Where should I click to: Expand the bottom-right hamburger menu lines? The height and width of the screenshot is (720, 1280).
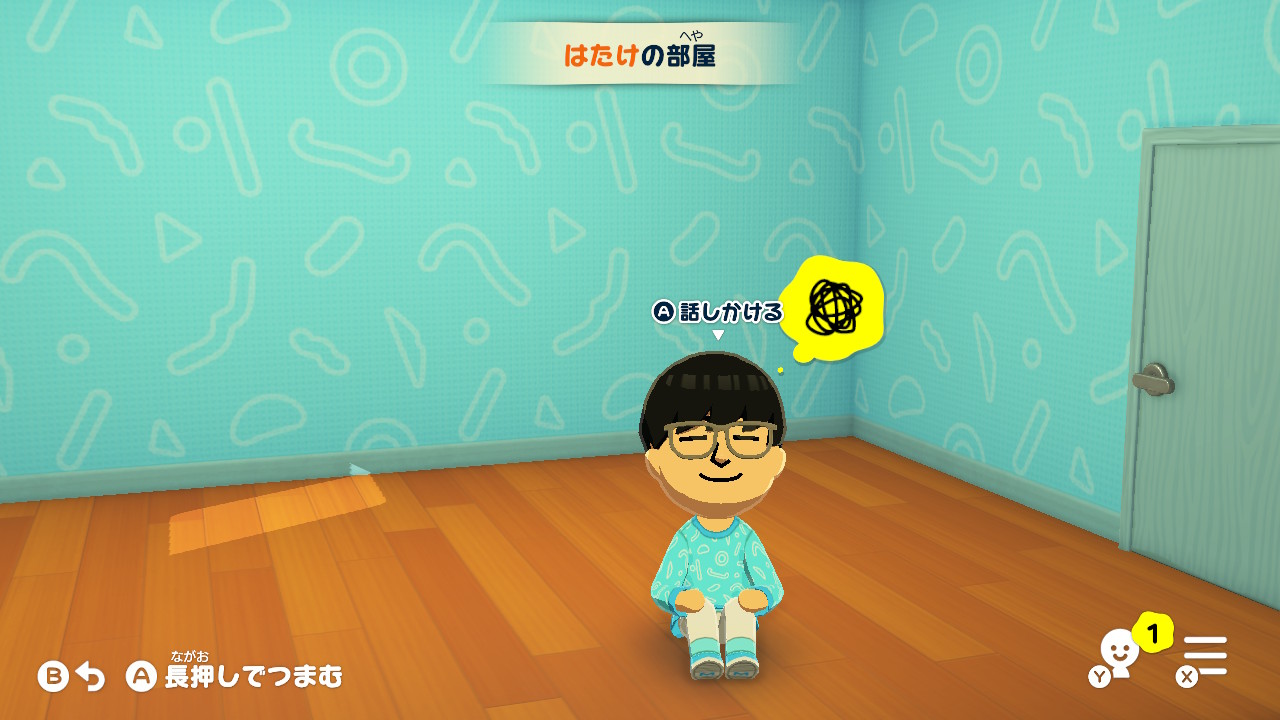(x=1205, y=656)
